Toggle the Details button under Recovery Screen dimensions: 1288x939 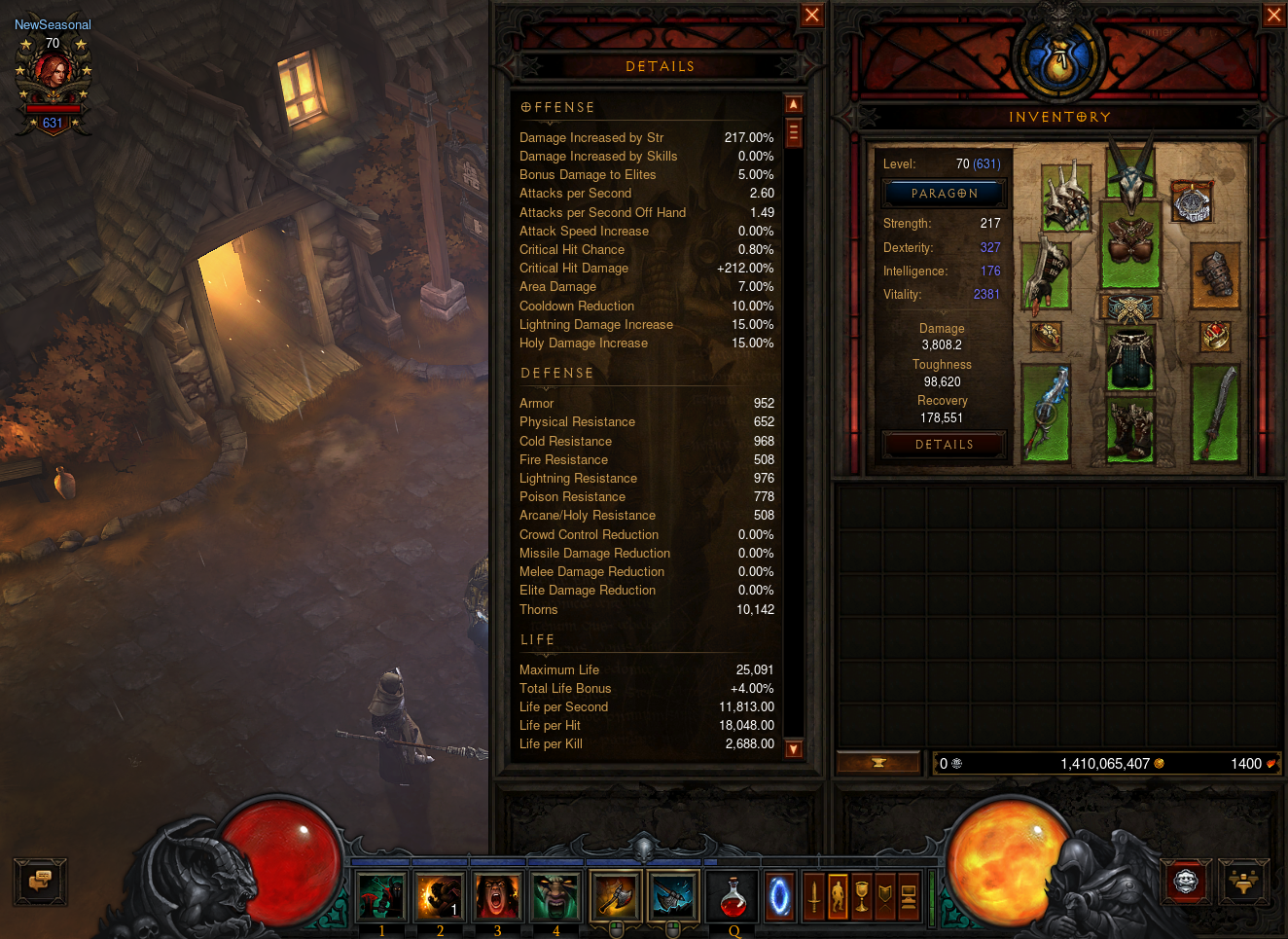944,445
